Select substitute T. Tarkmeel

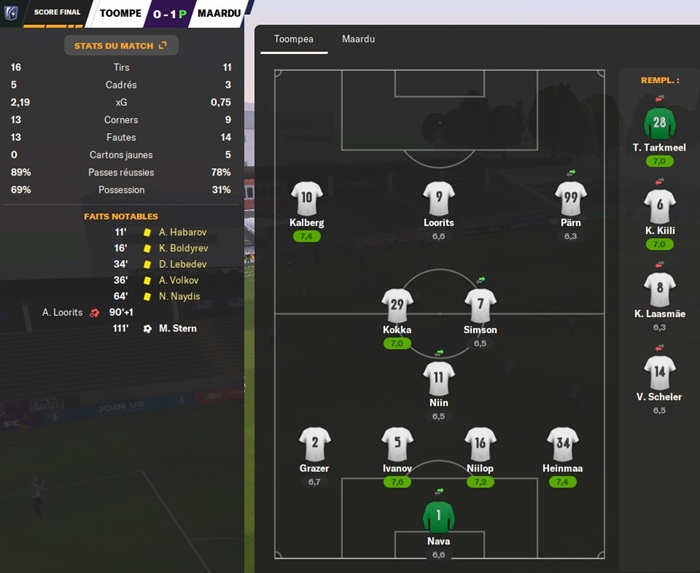(x=659, y=124)
